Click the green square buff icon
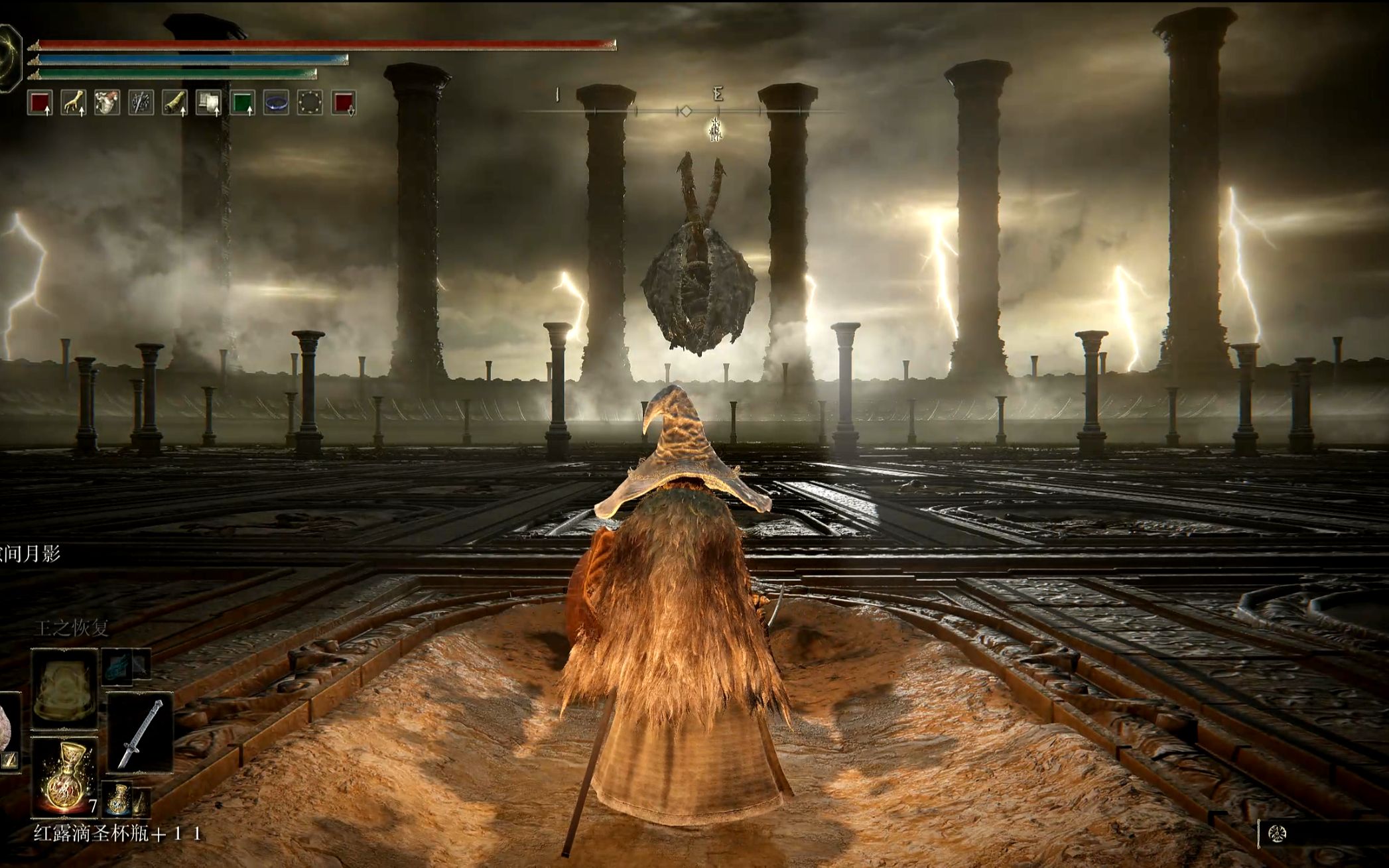The image size is (1389, 868). (242, 103)
